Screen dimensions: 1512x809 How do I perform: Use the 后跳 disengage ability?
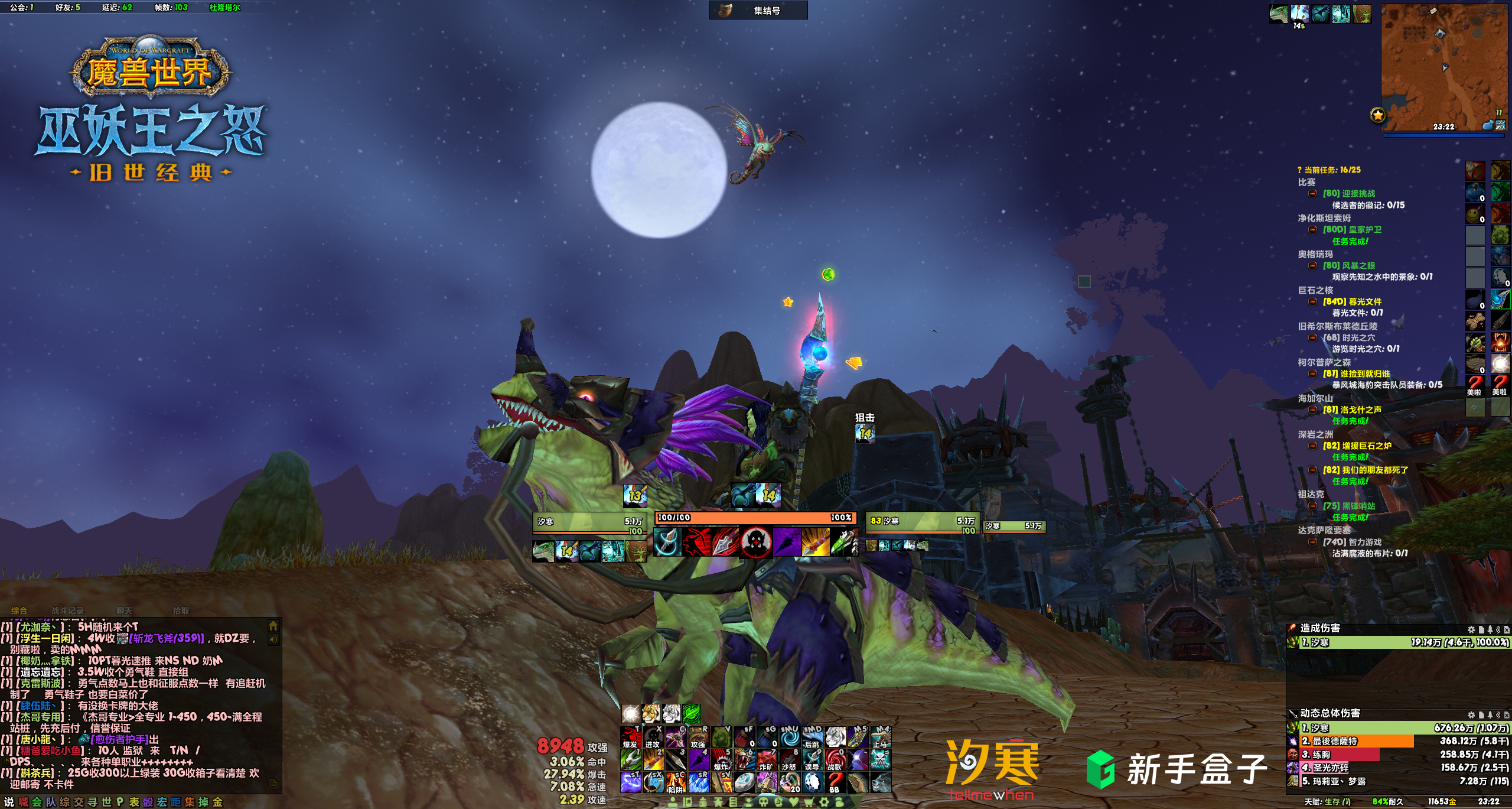click(x=812, y=737)
